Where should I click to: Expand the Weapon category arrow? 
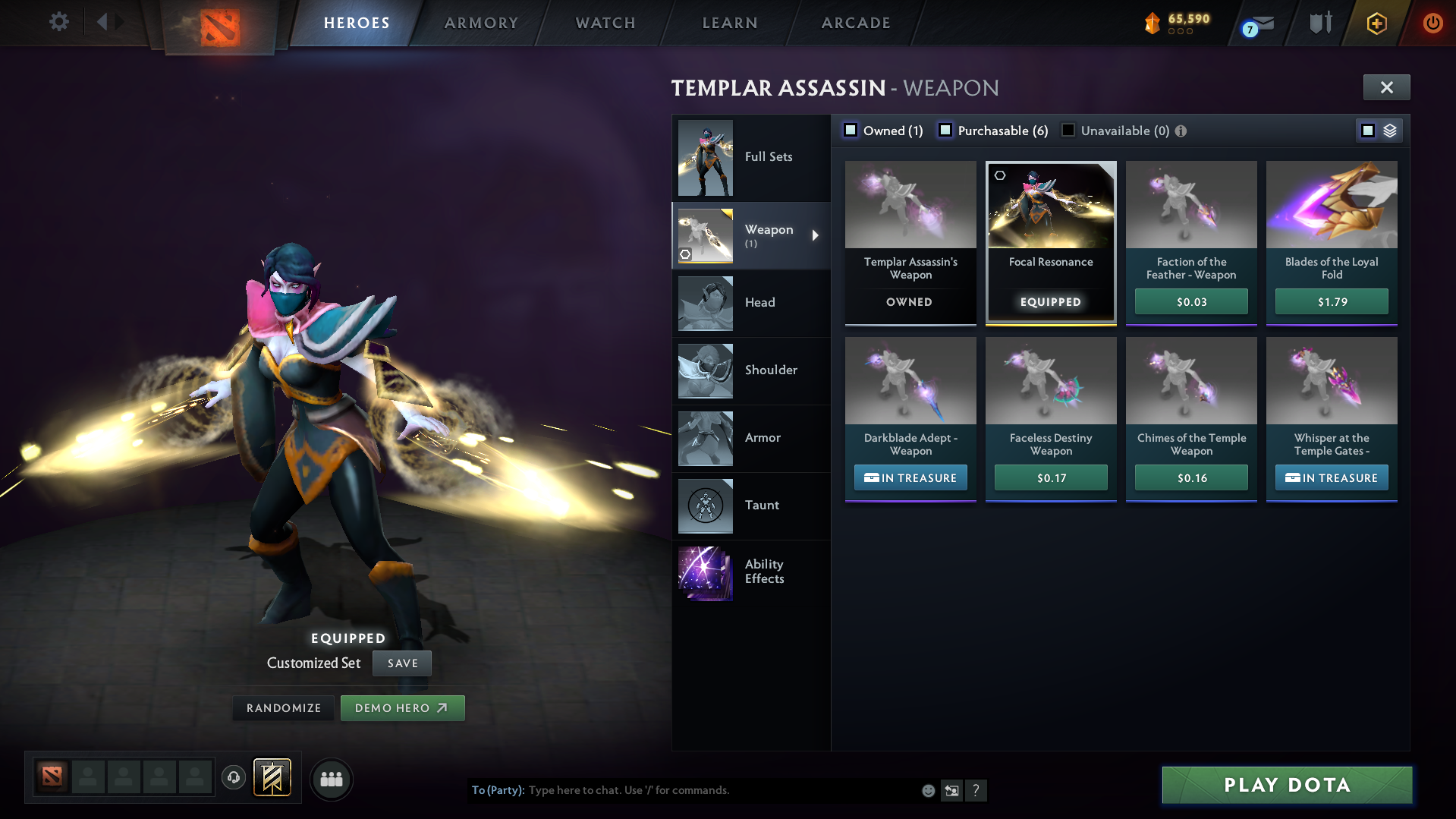point(816,235)
